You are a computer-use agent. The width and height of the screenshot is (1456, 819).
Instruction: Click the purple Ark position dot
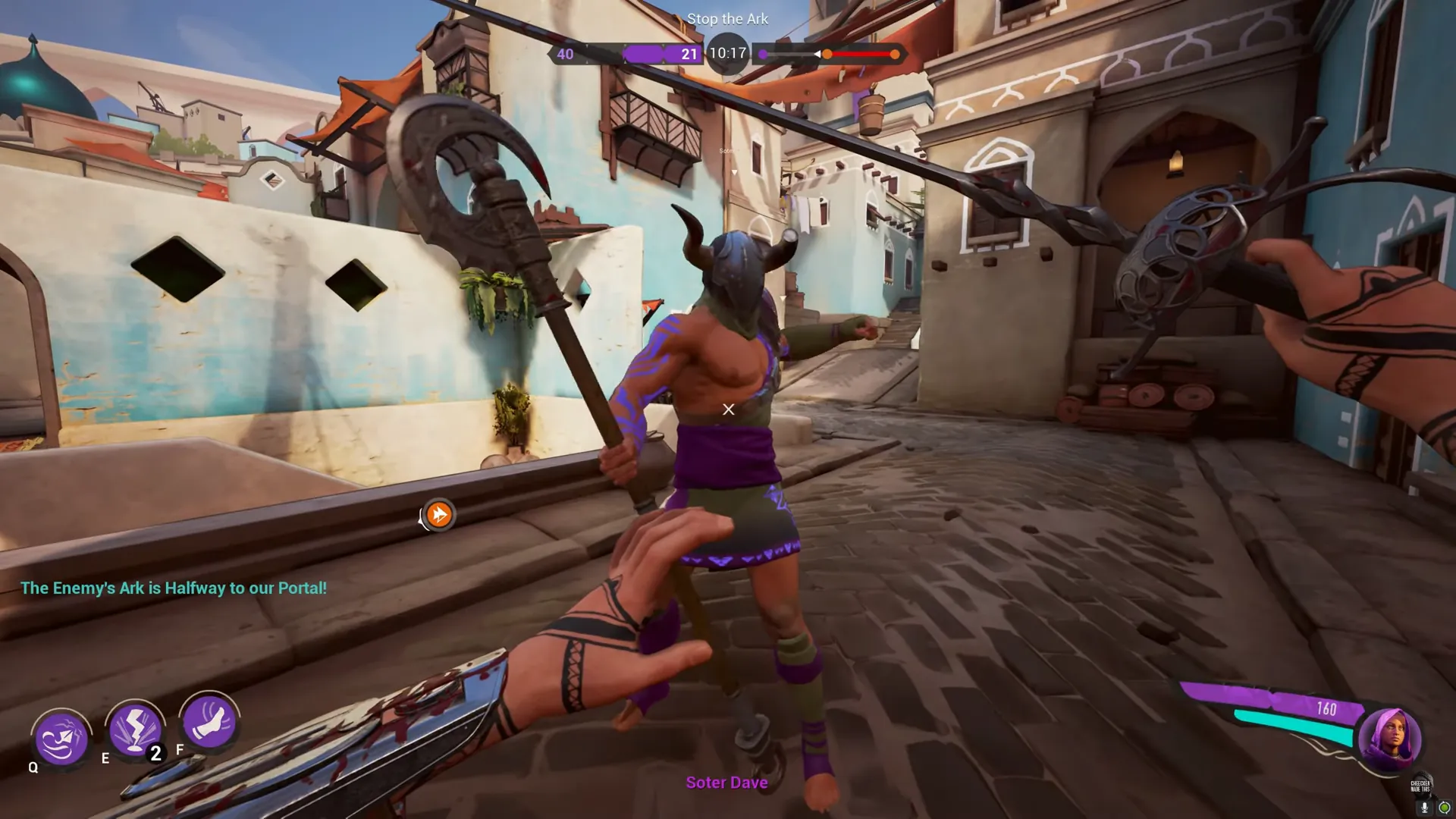click(x=764, y=55)
